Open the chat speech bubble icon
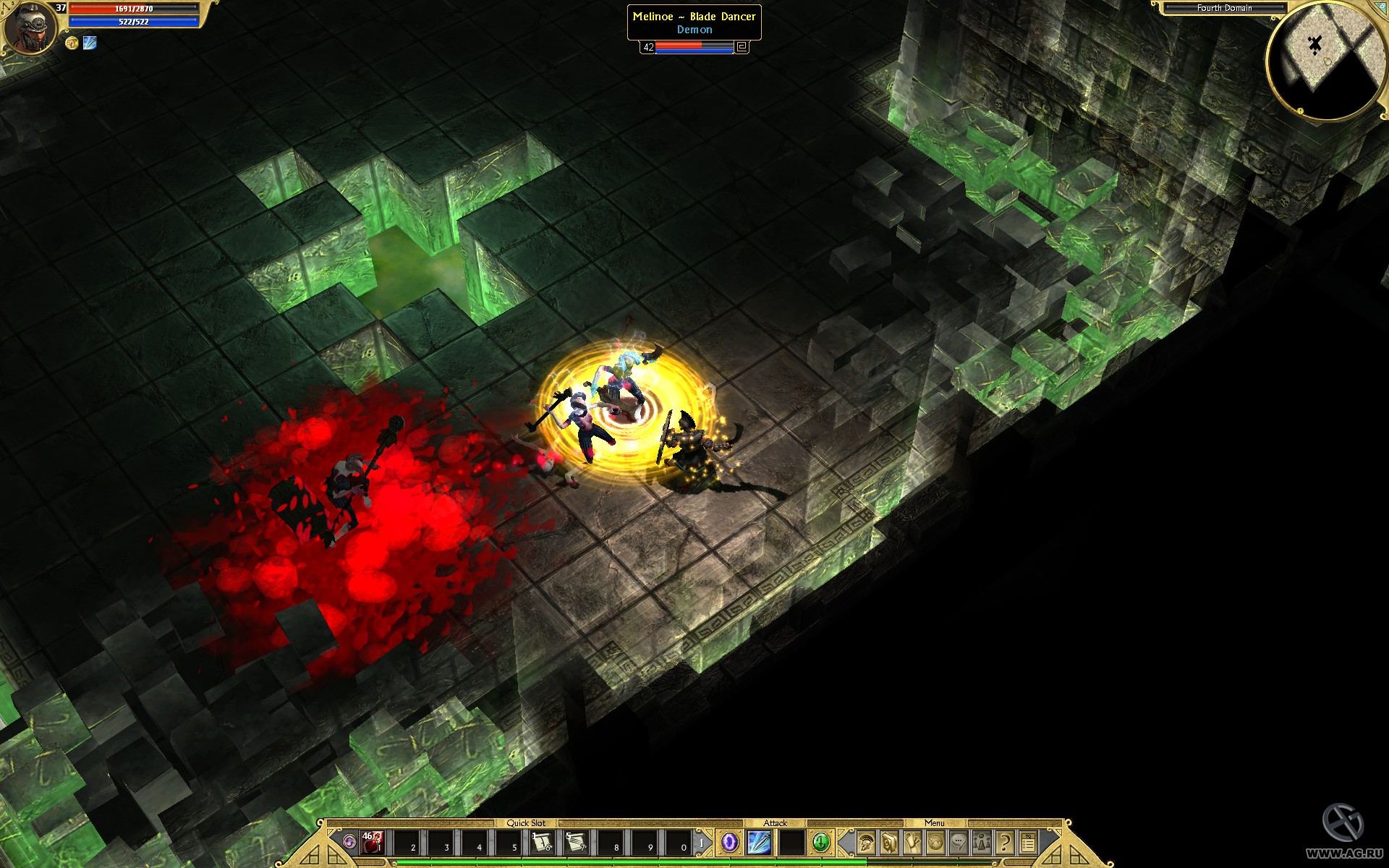This screenshot has height=868, width=1389. click(x=959, y=842)
